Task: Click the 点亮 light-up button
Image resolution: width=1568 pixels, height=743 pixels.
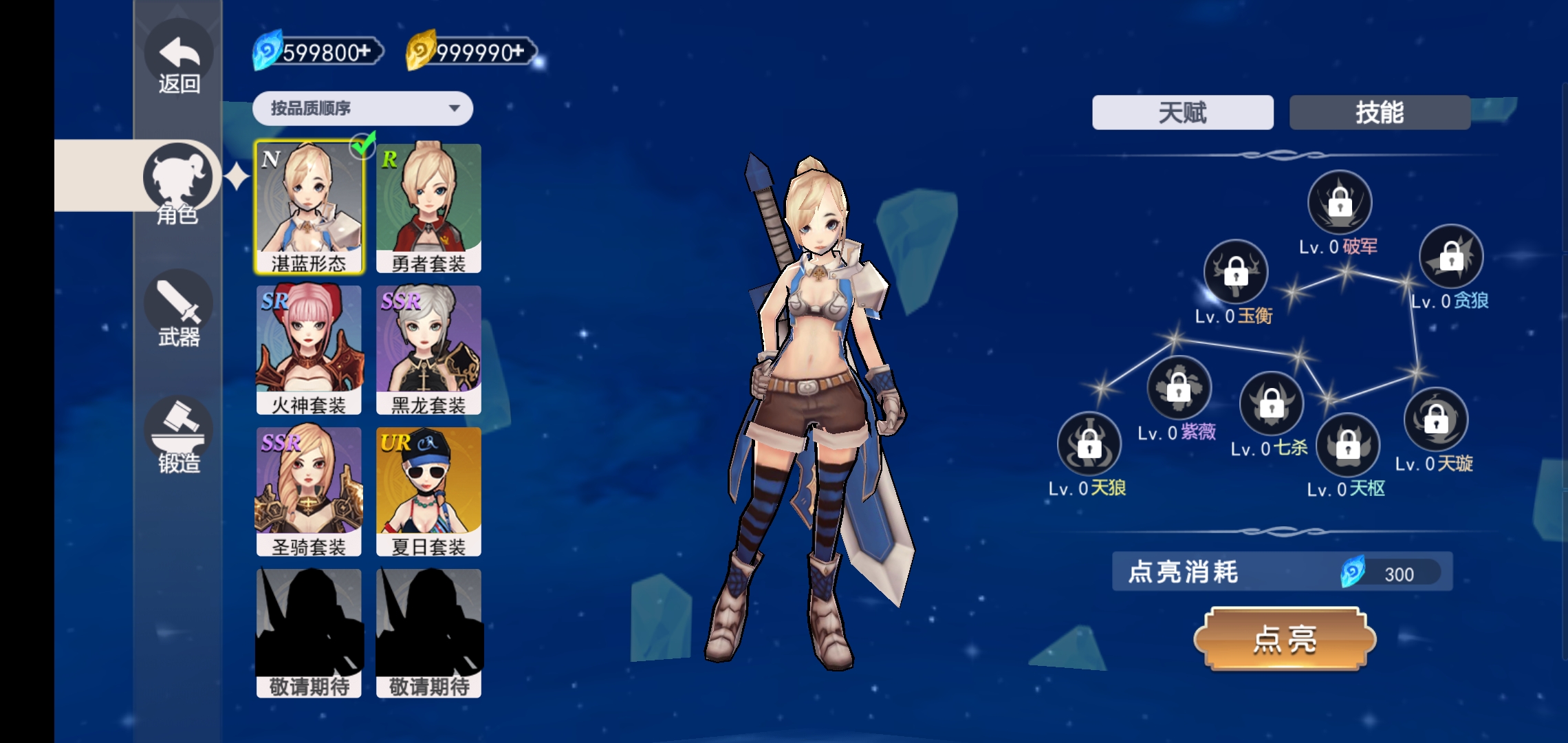Action: 1284,639
